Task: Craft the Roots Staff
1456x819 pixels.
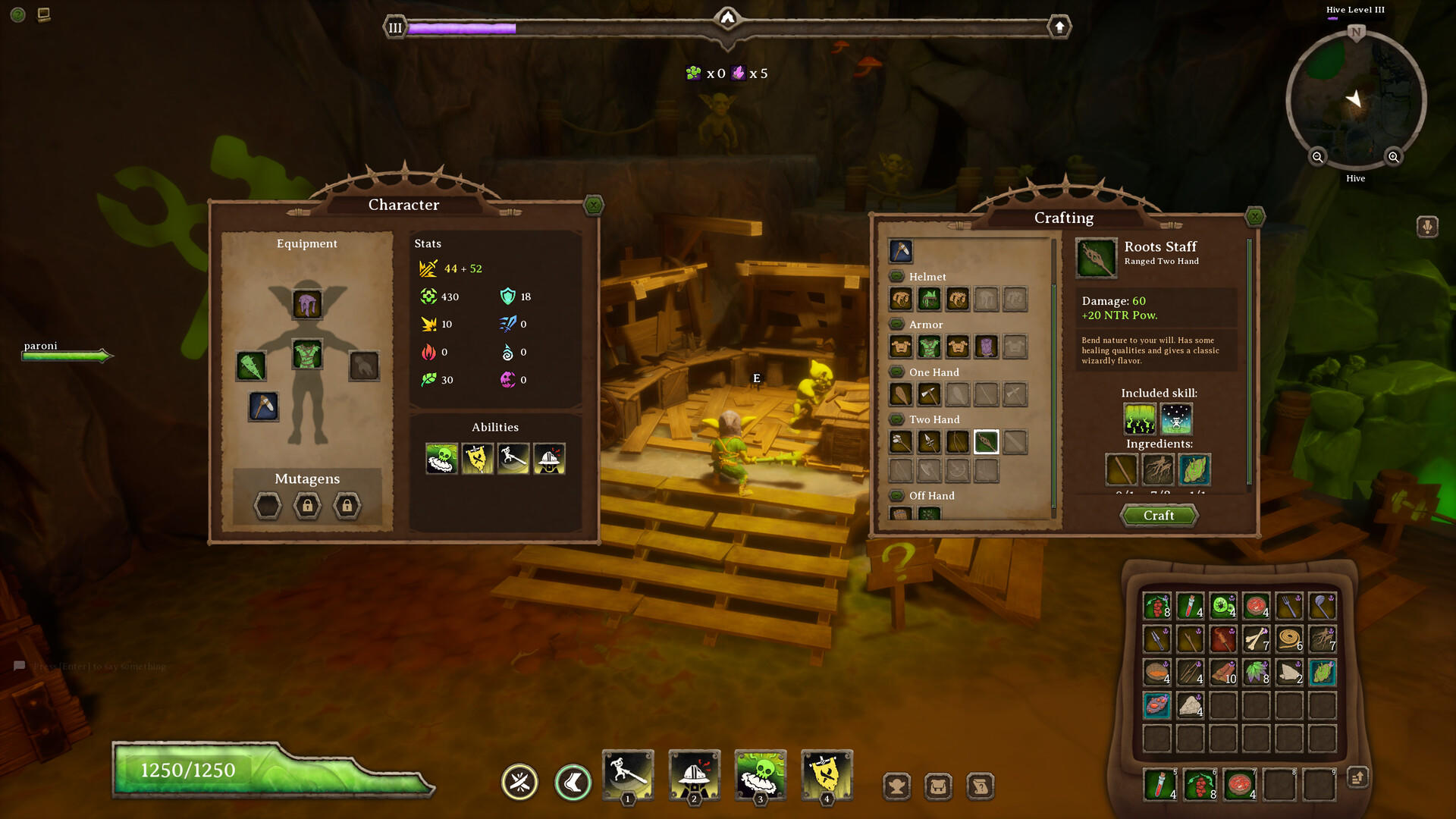Action: pyautogui.click(x=1159, y=516)
